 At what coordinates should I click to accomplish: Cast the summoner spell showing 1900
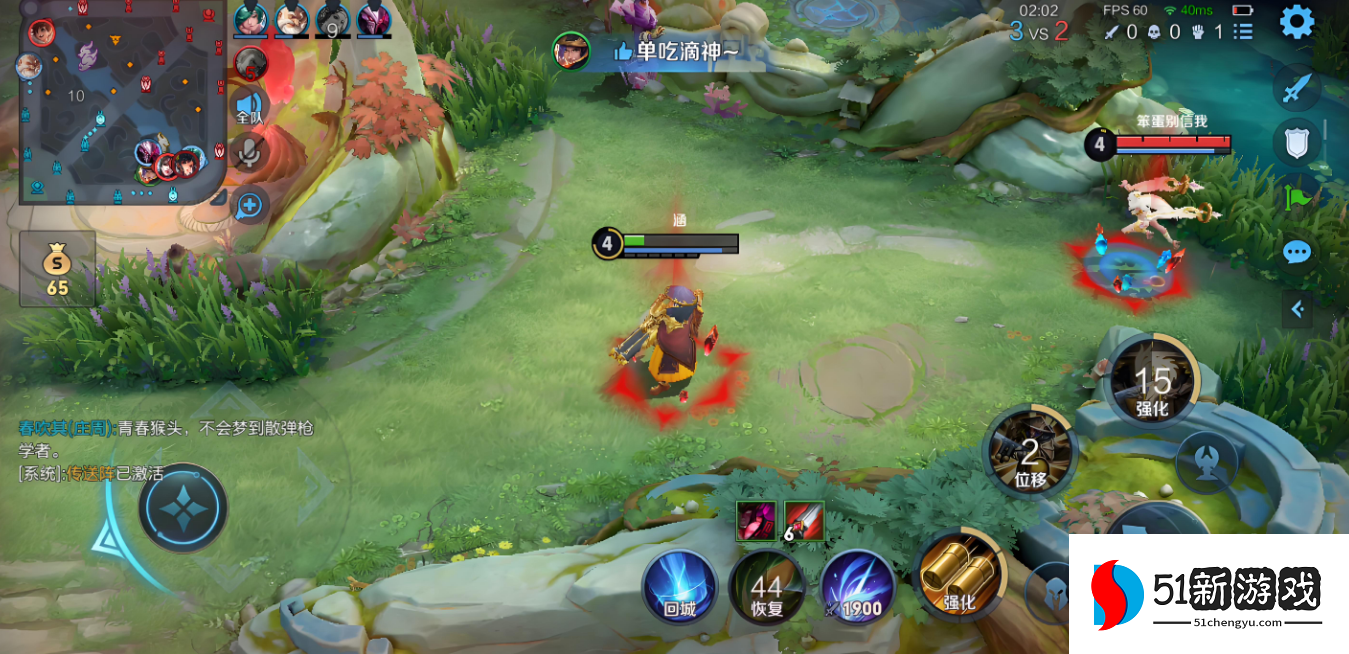coord(858,587)
